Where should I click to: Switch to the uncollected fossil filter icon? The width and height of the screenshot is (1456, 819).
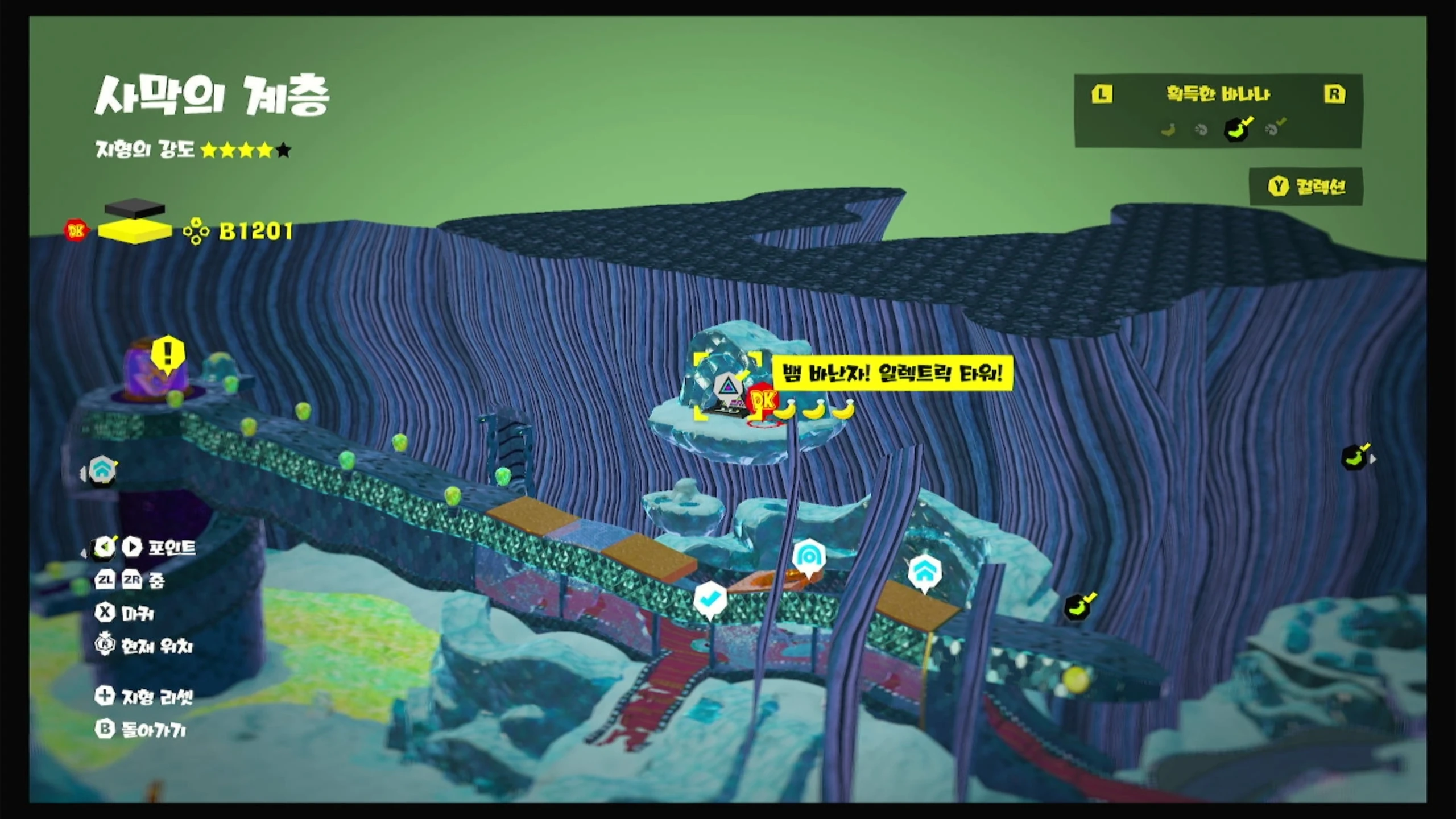pos(1201,130)
